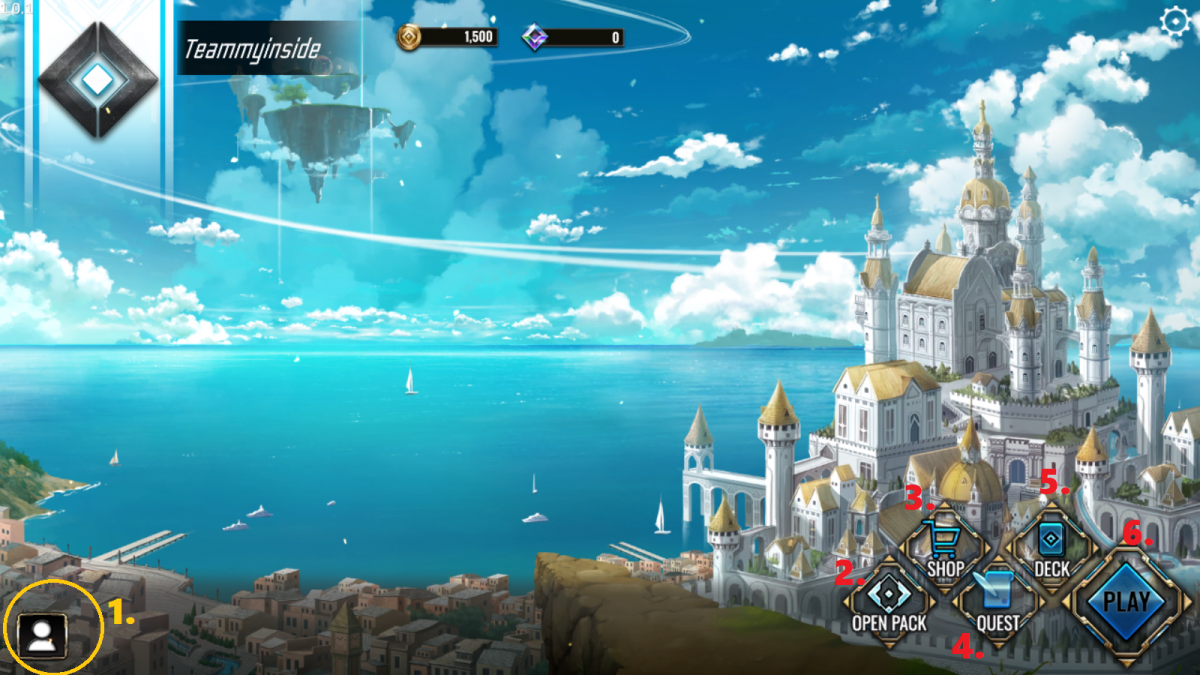This screenshot has height=675, width=1200.
Task: Open the profile icon button
Action: 42,635
